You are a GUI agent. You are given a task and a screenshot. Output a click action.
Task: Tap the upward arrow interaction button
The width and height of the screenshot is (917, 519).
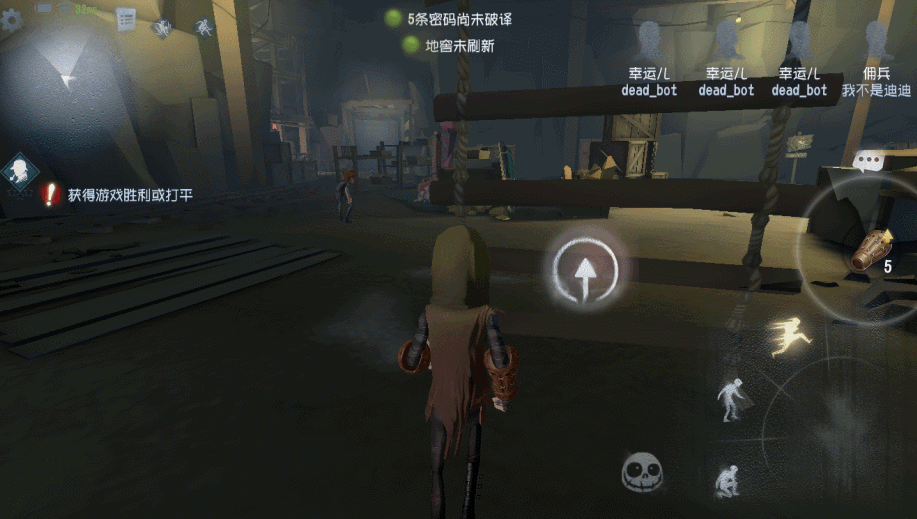pos(589,270)
